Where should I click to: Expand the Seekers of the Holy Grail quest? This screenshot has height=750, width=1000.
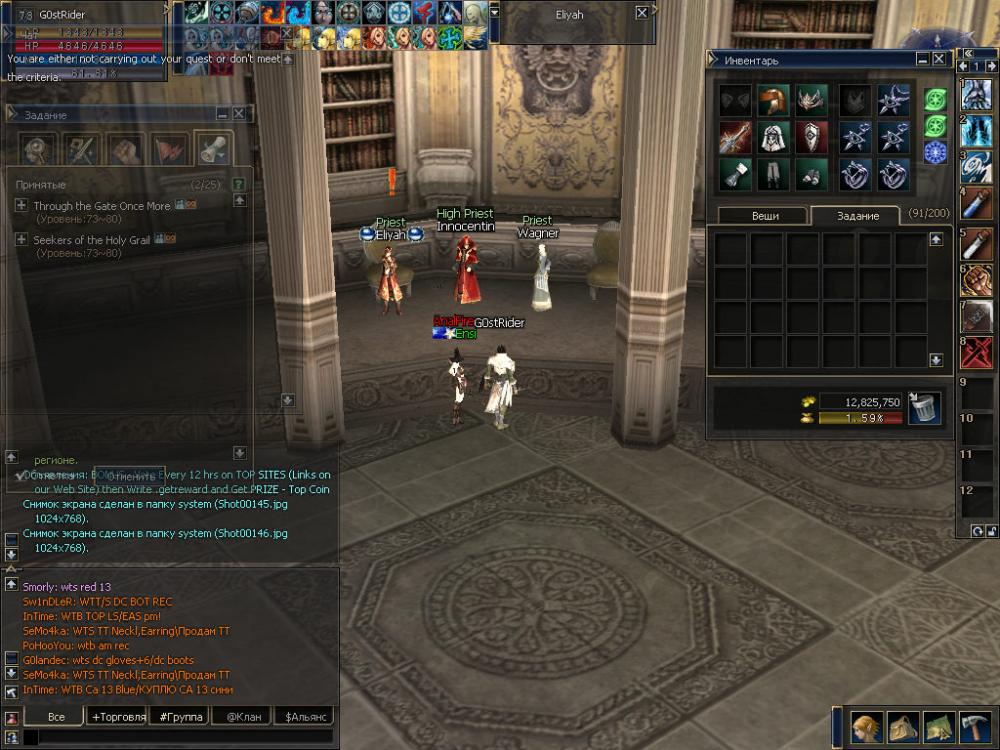pyautogui.click(x=21, y=240)
